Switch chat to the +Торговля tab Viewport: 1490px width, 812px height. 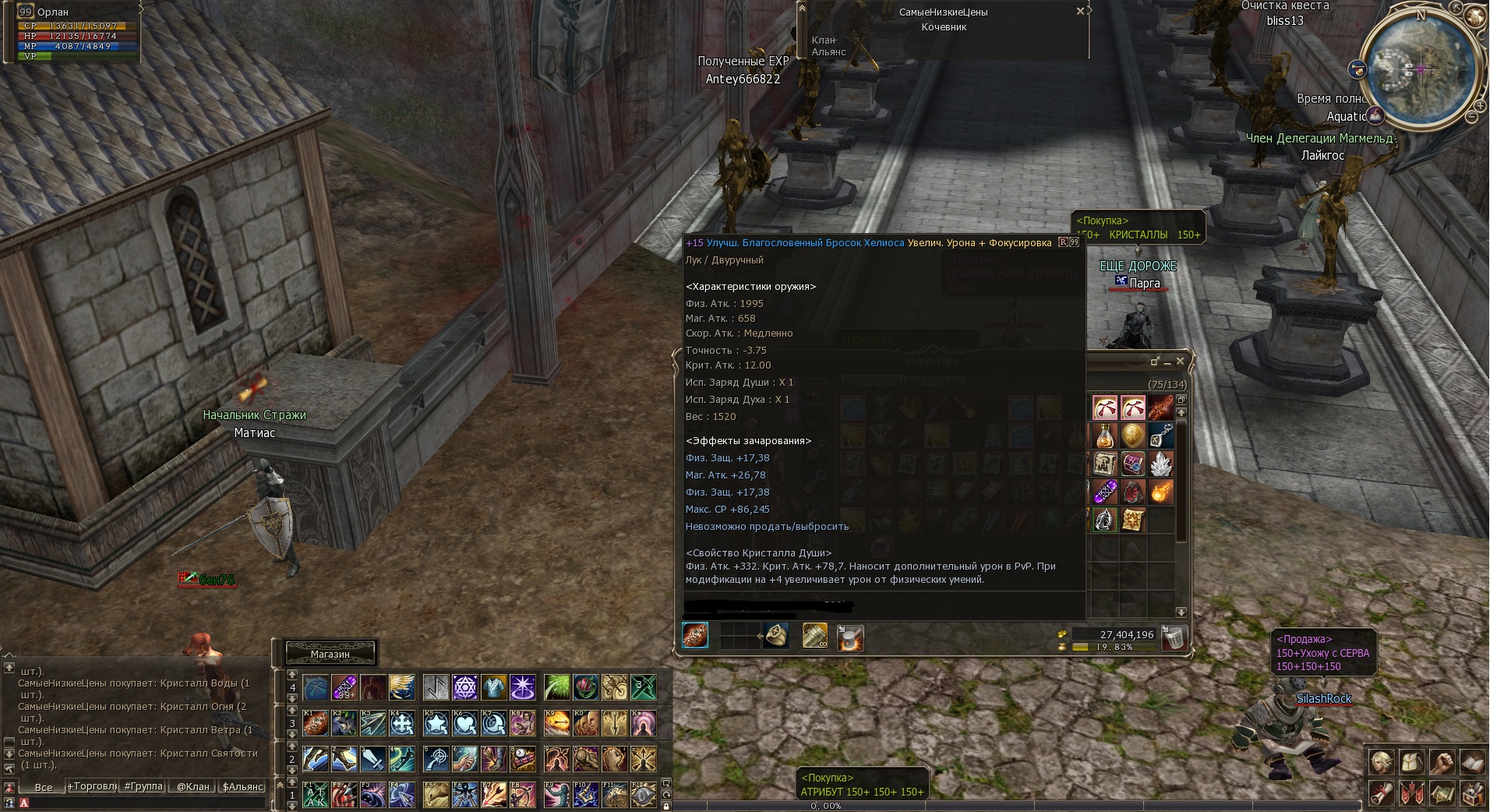pos(92,786)
